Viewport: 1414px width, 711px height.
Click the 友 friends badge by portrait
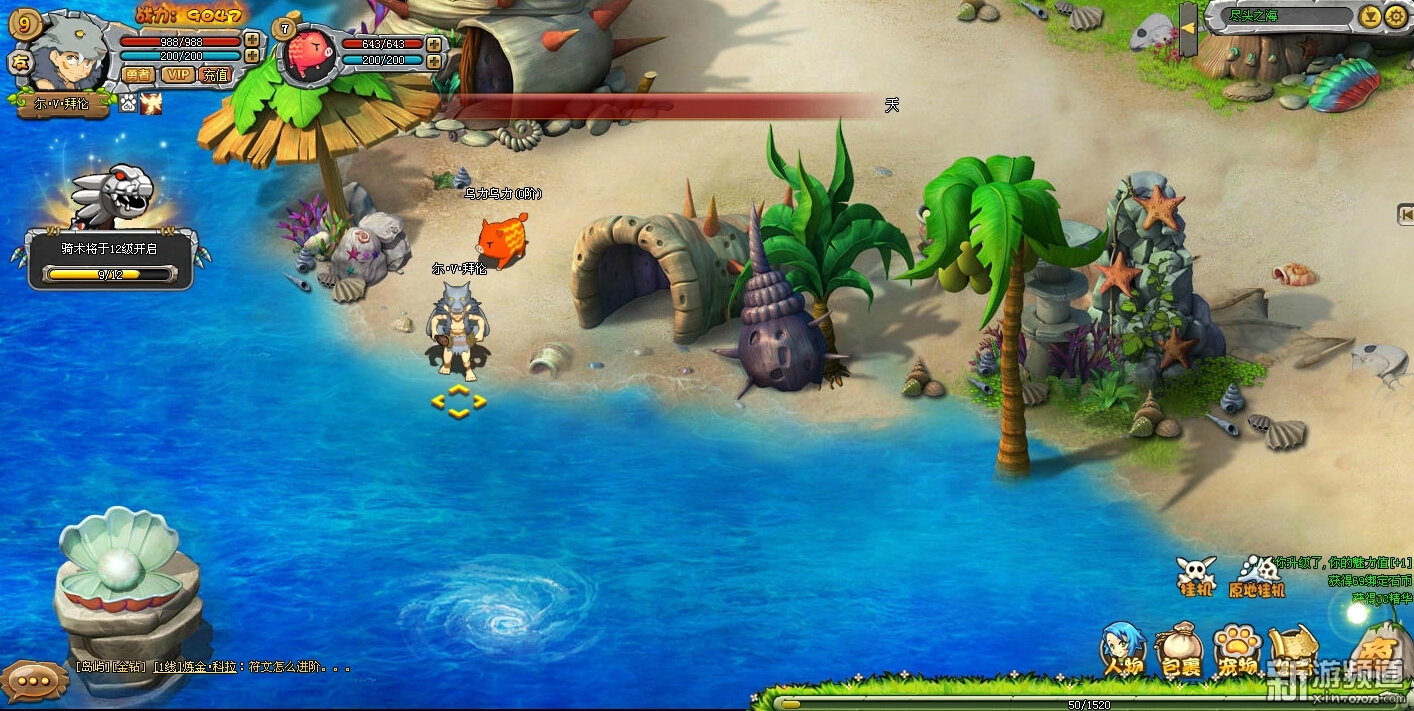click(x=18, y=61)
